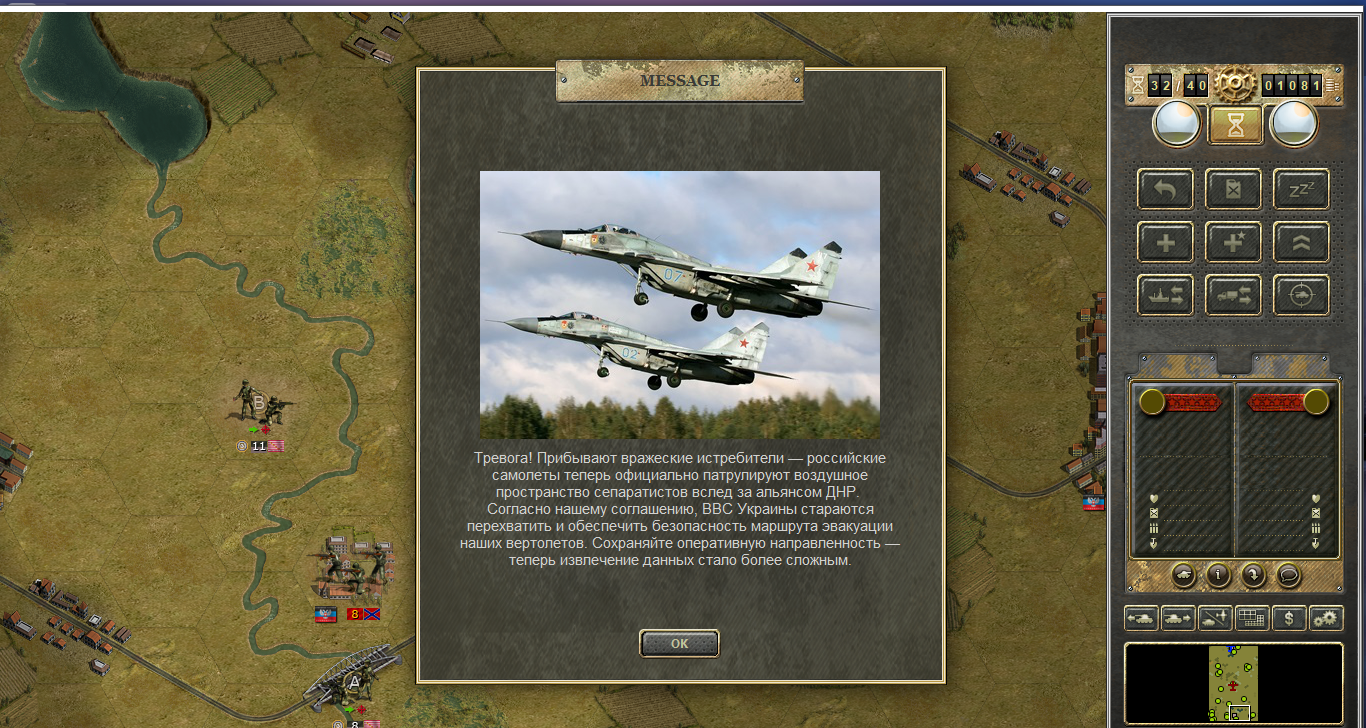The width and height of the screenshot is (1366, 728).
Task: Click the truck mount/dismount button
Action: [1233, 295]
